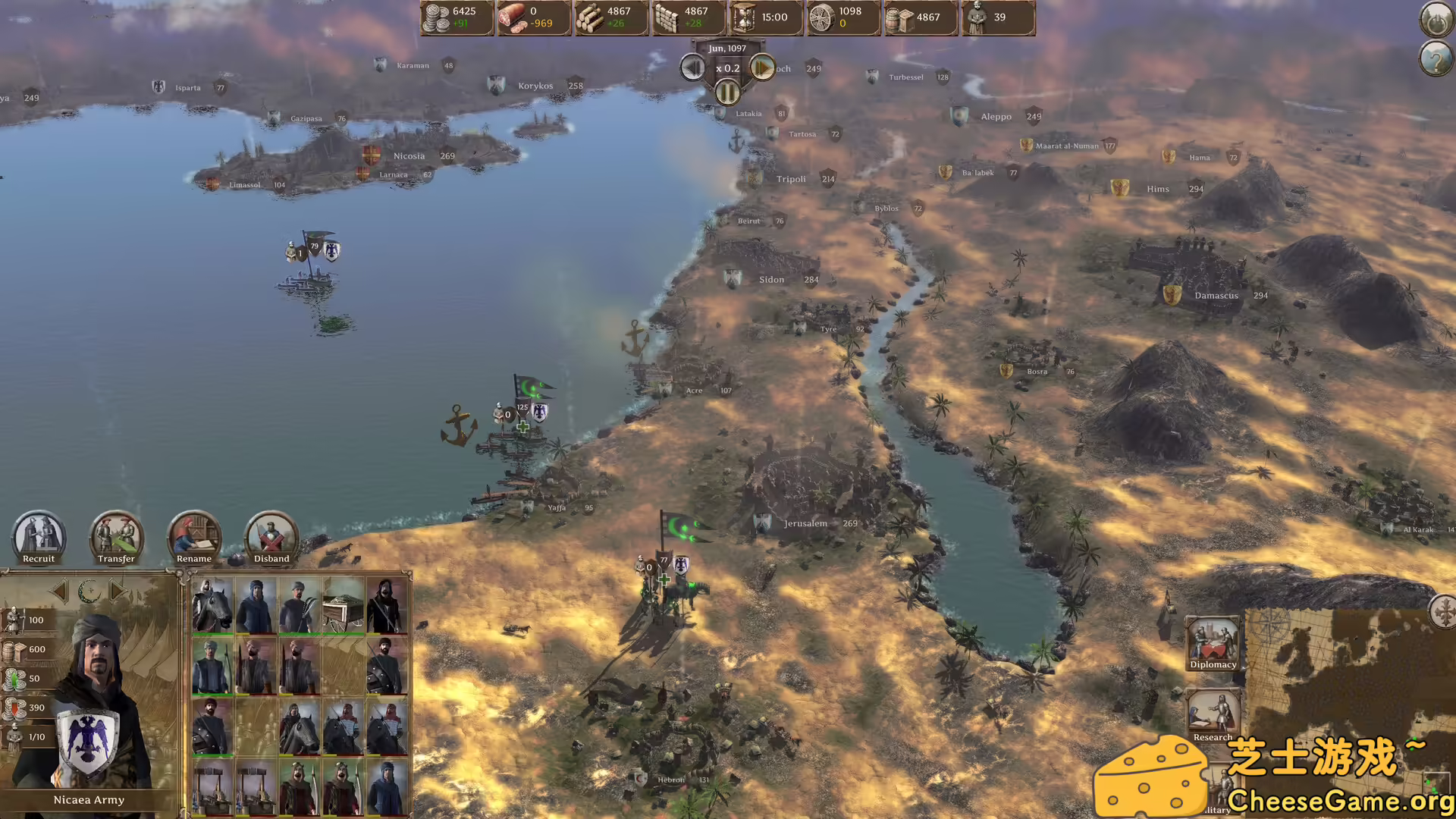Click the Rename army icon
Viewport: 1456px width, 819px height.
tap(193, 538)
